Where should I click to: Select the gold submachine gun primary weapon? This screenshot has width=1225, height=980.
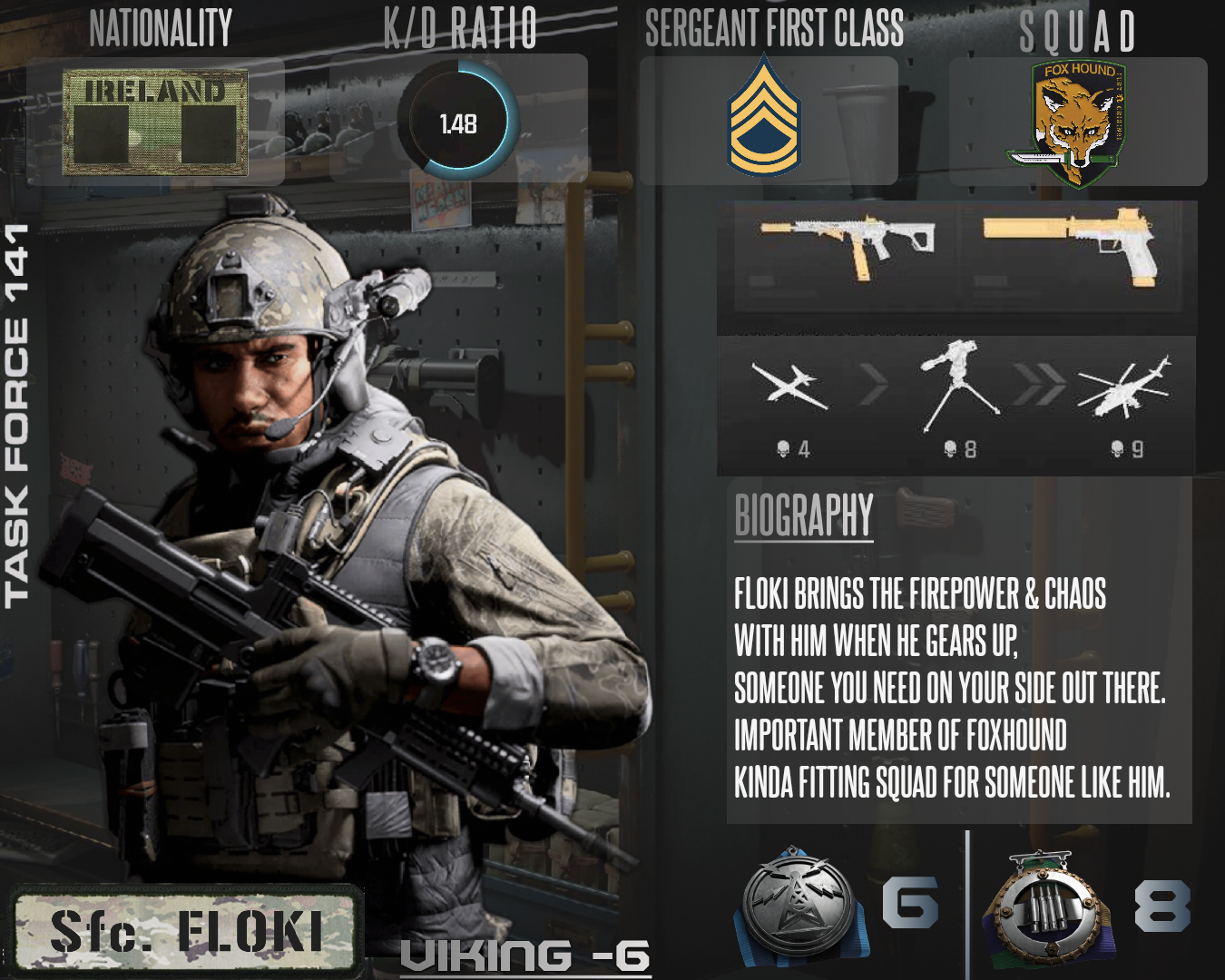coord(847,243)
